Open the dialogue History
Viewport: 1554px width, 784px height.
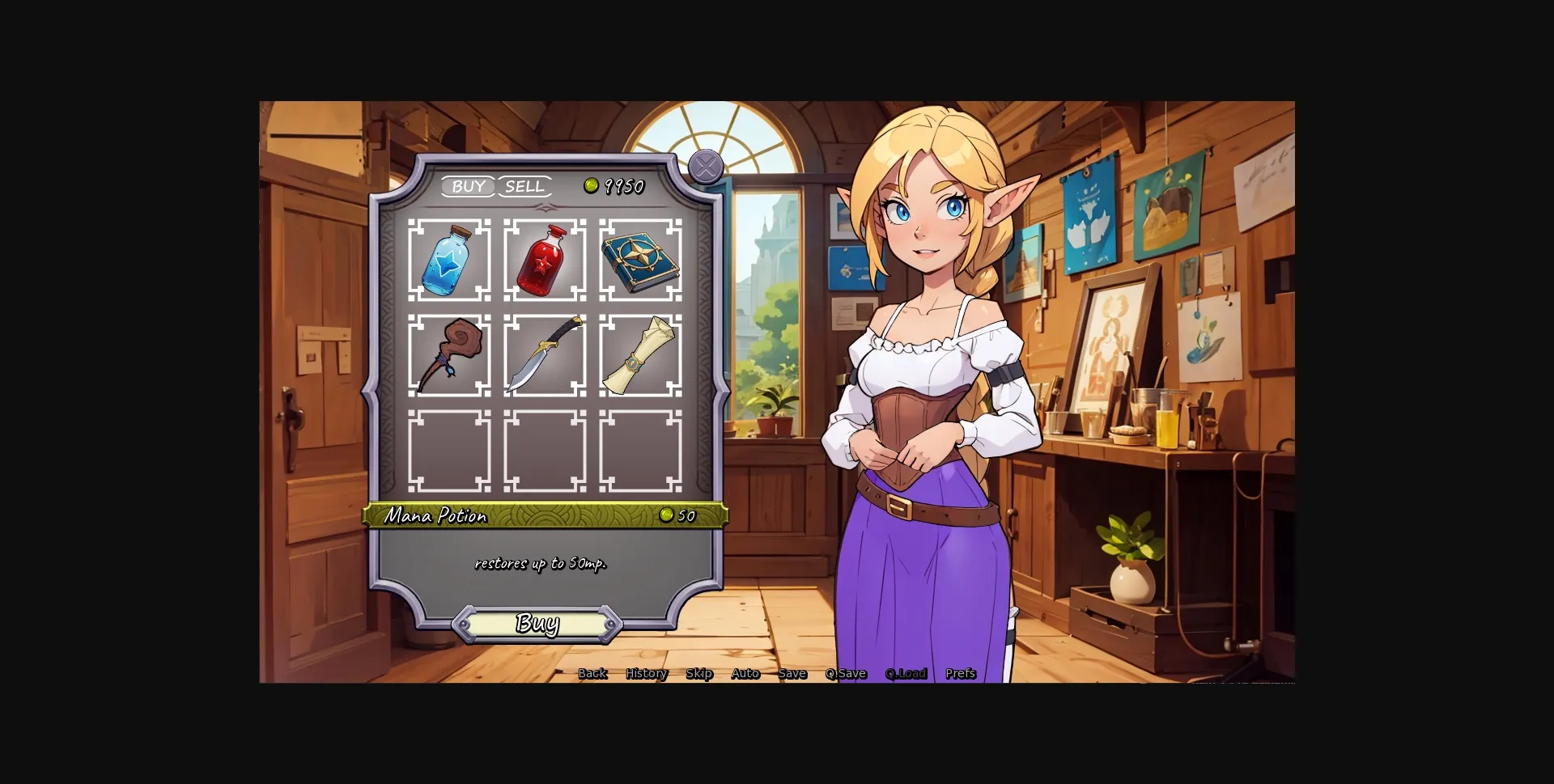coord(646,672)
